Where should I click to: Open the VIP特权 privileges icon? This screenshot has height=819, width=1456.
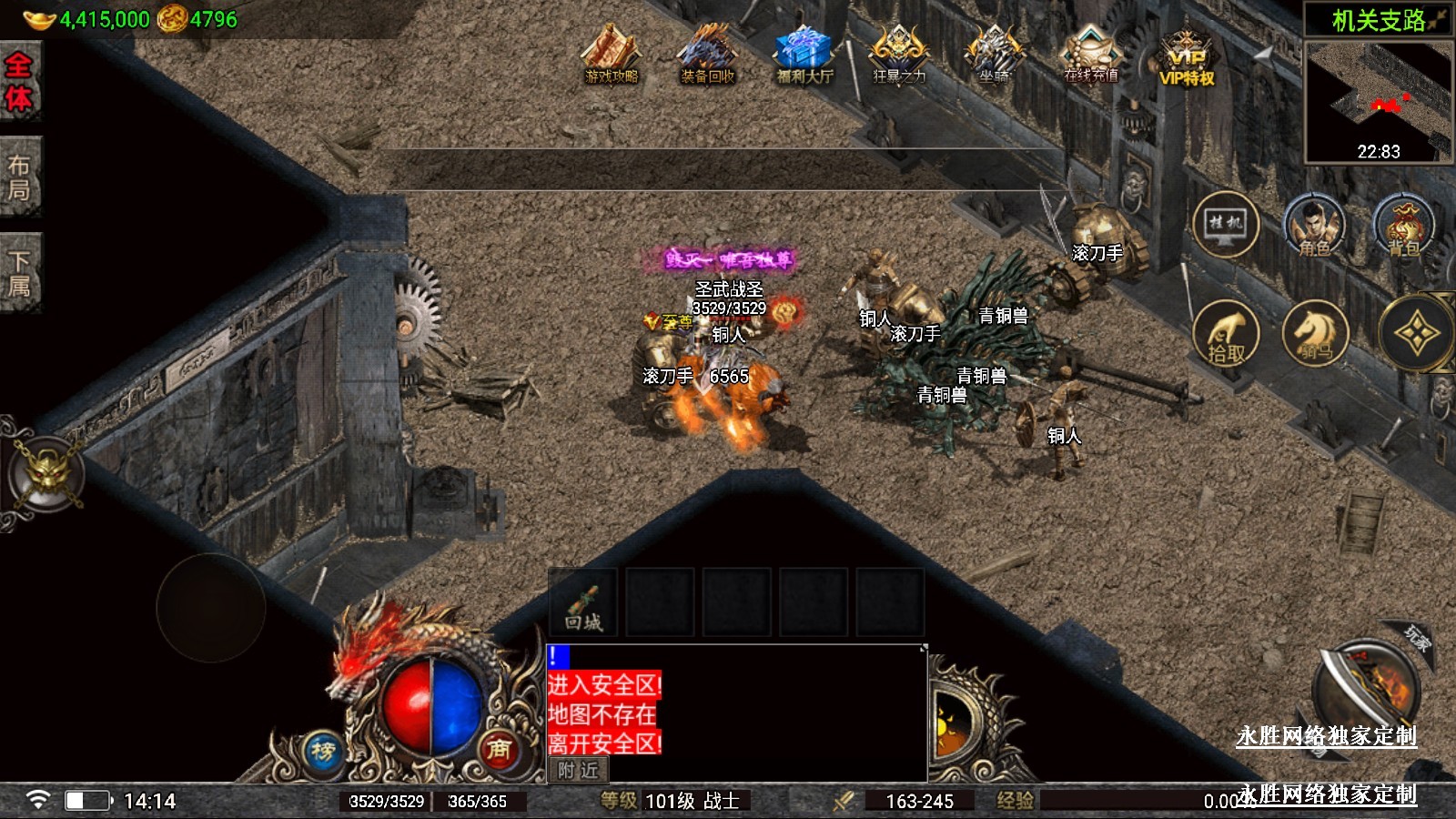pyautogui.click(x=1187, y=59)
